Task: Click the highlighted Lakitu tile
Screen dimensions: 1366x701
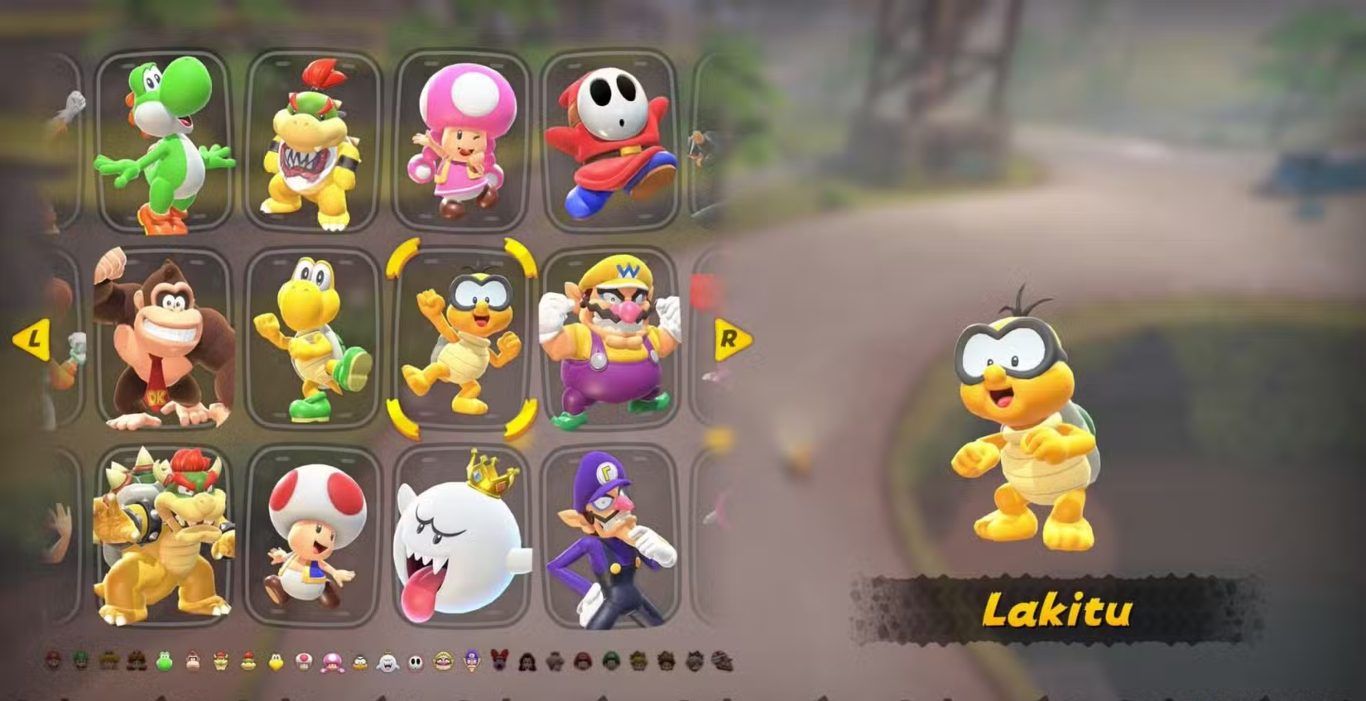Action: click(x=461, y=338)
